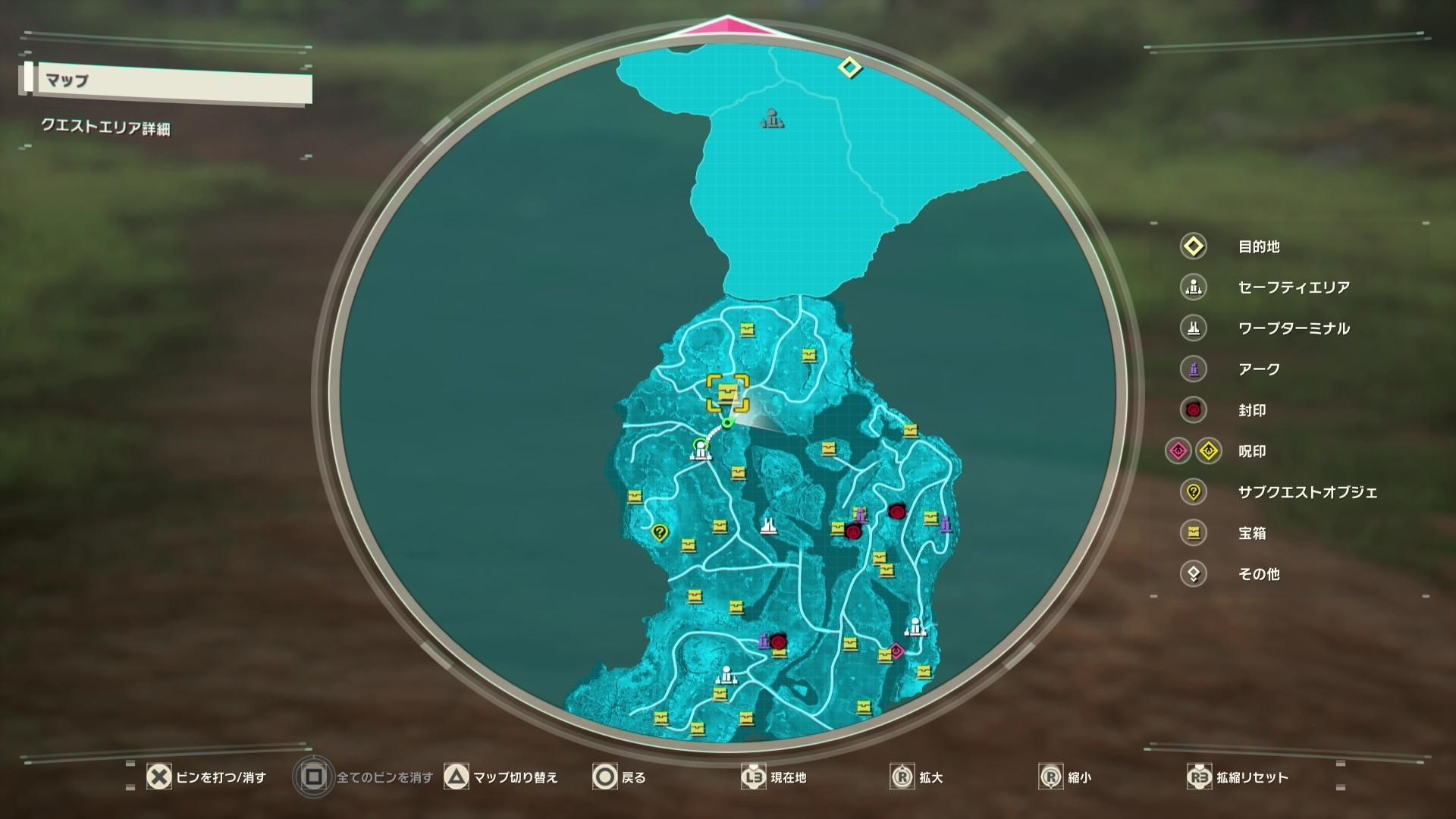Click the ワープターミナル legend entry
This screenshot has width=1456, height=819.
(x=1293, y=328)
